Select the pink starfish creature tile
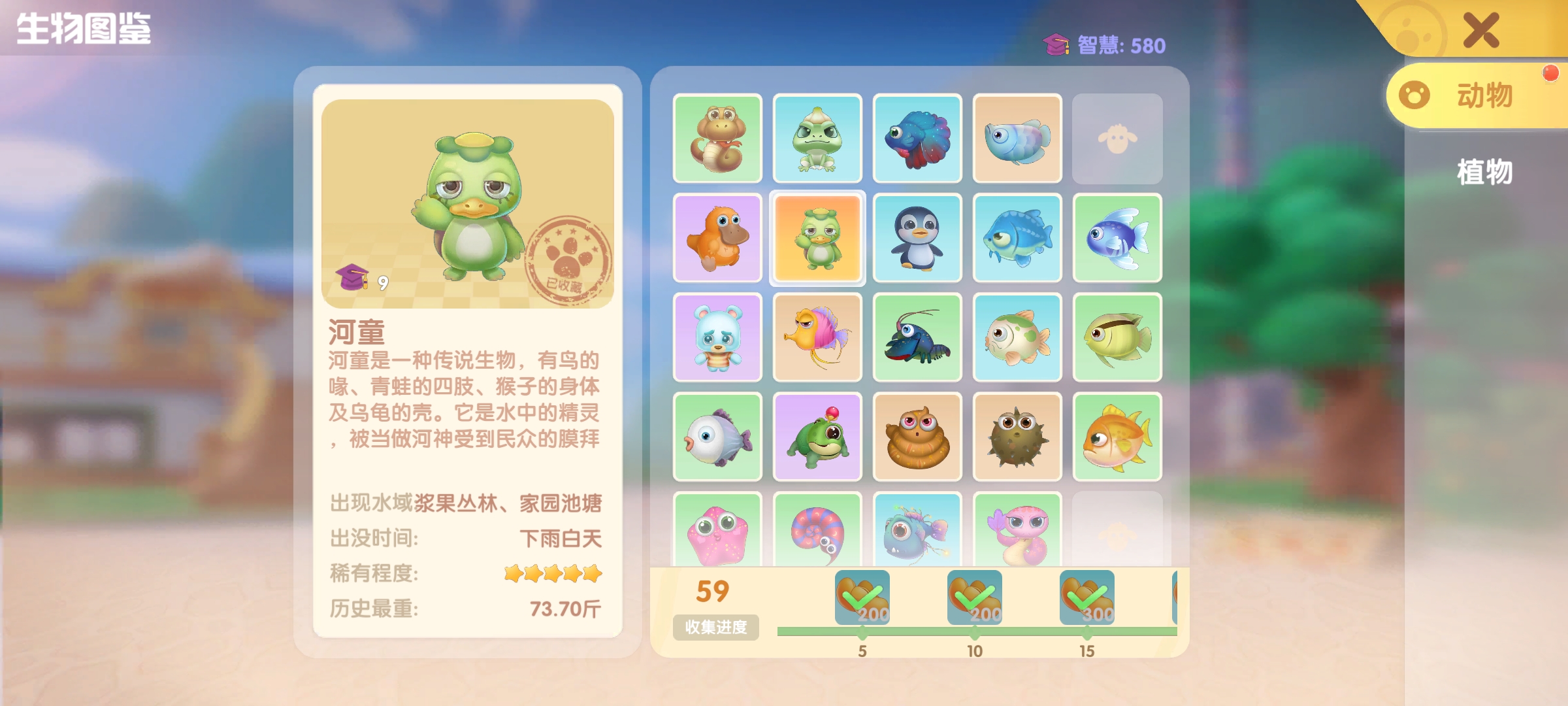 717,531
